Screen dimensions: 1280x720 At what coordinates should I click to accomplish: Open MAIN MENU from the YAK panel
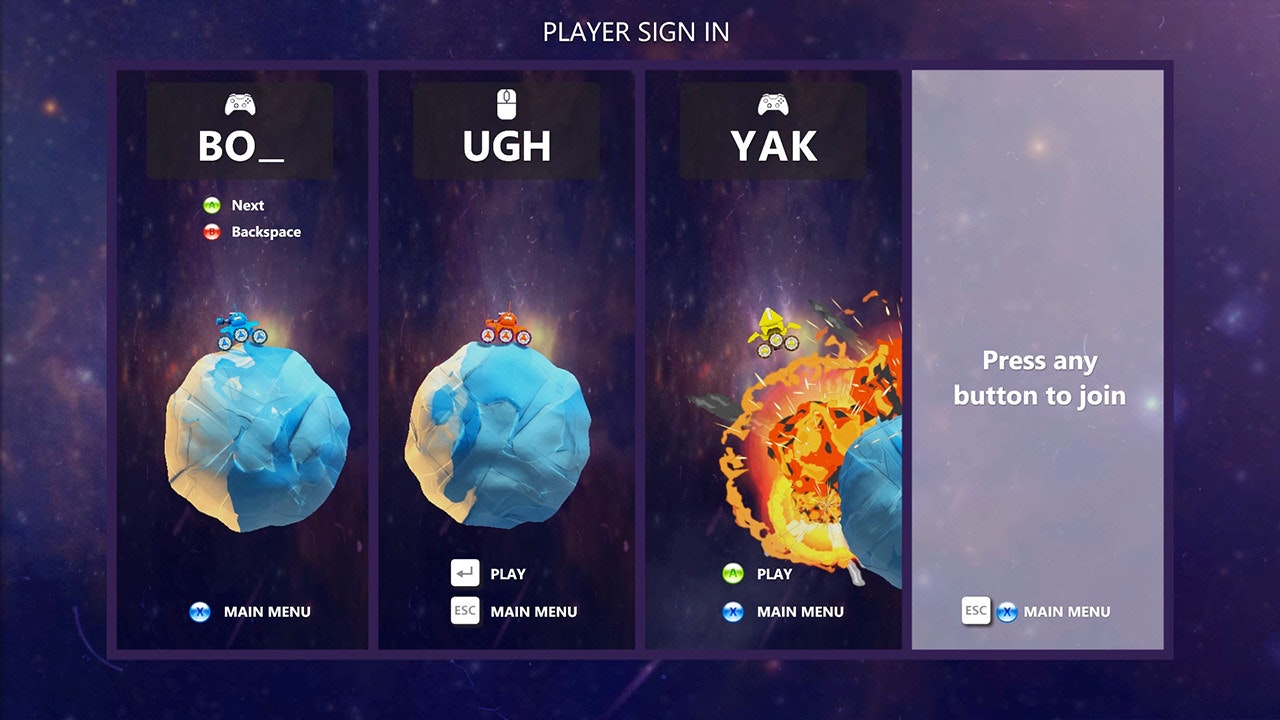point(799,612)
